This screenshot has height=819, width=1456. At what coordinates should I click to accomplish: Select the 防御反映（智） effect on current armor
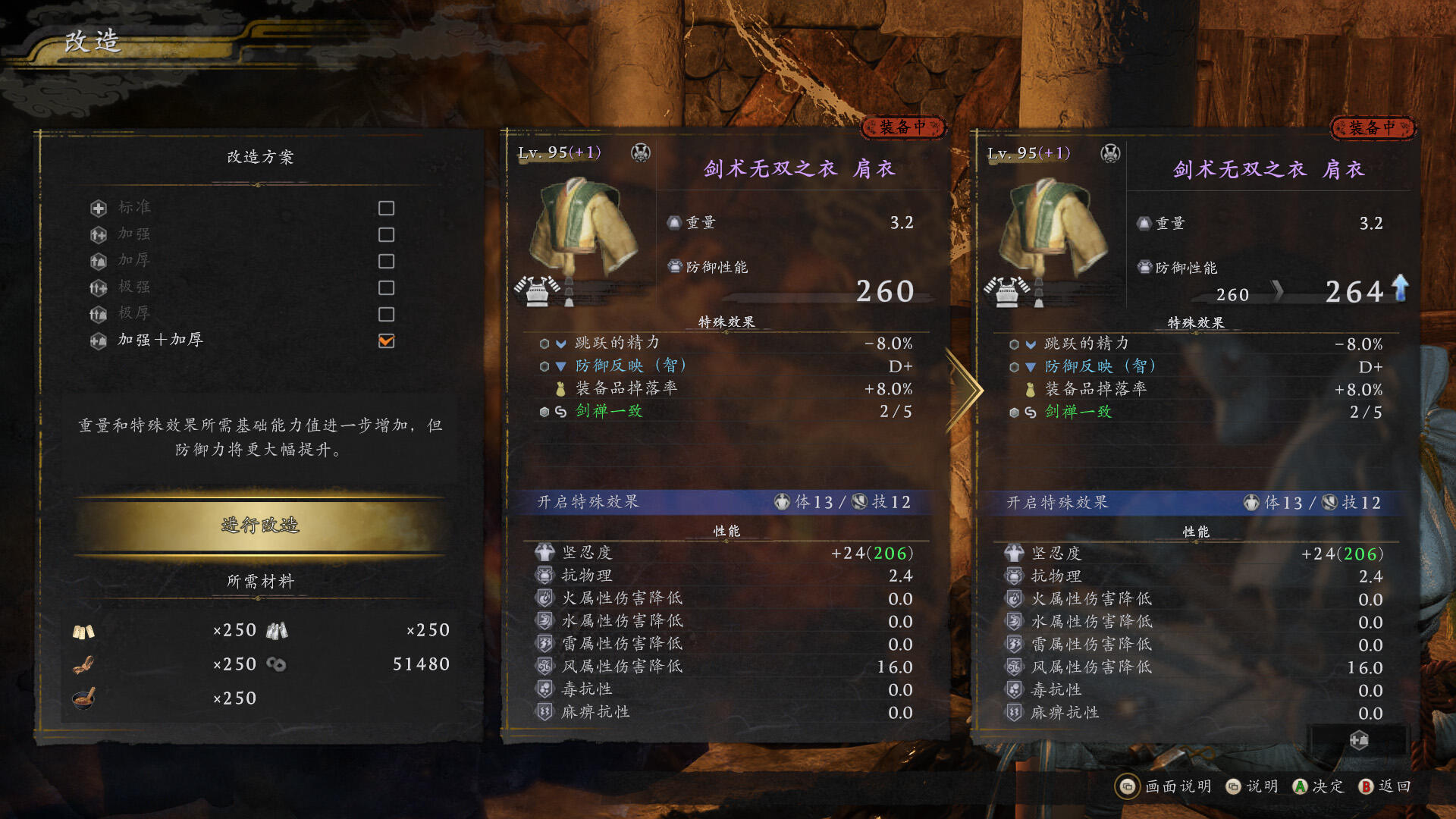coord(630,366)
